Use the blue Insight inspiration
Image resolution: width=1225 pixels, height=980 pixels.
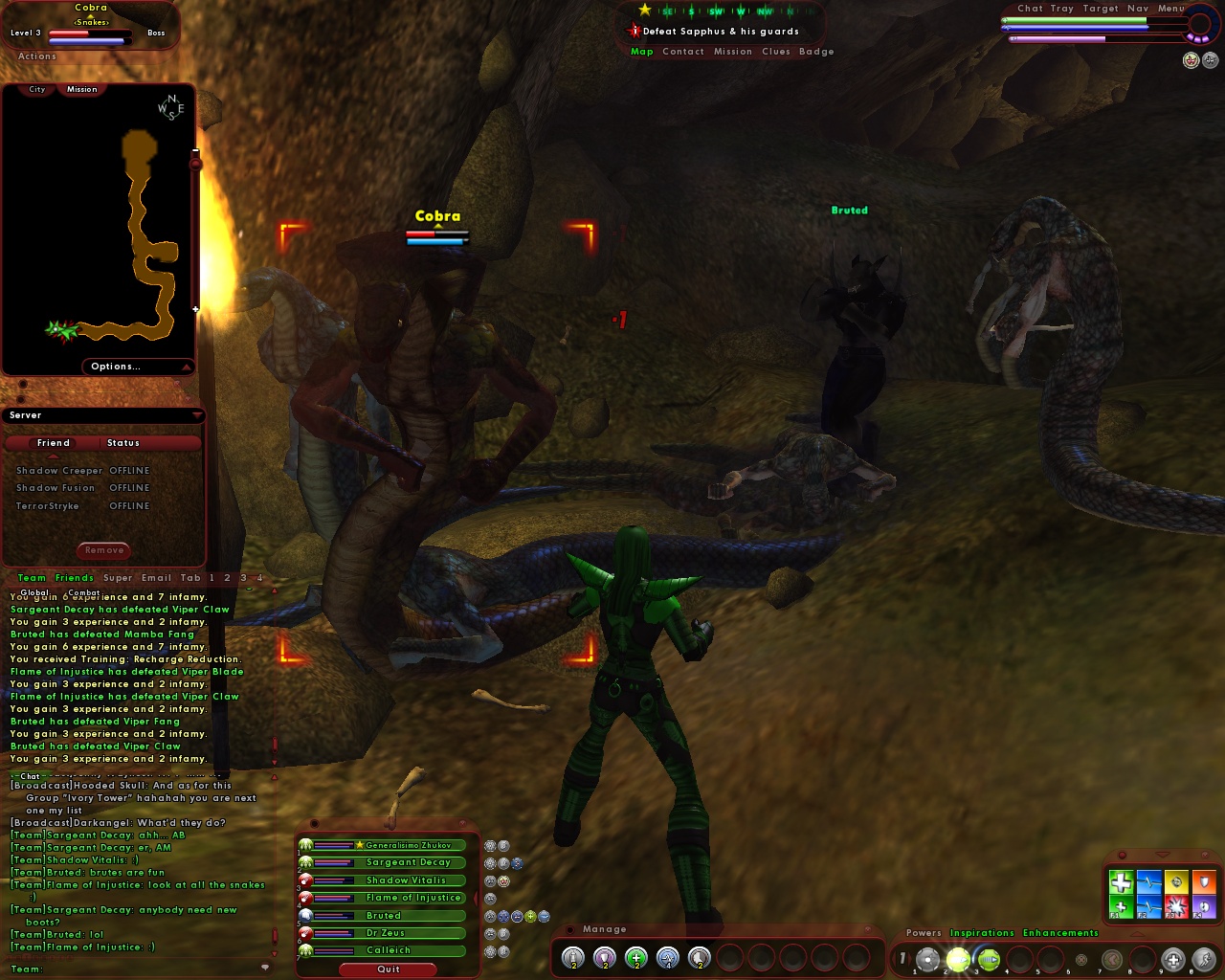tap(668, 957)
